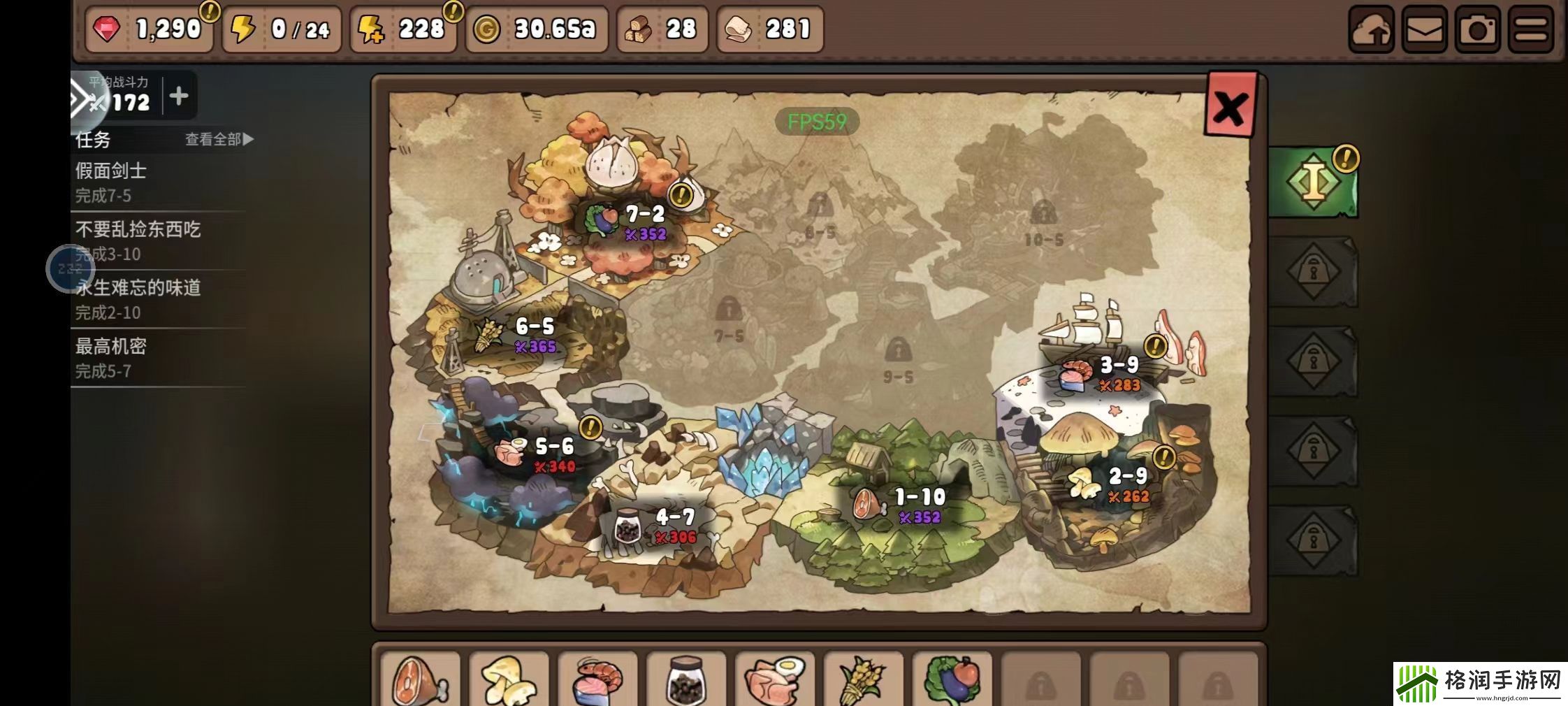Enter stage 1-10 on the map
The width and height of the screenshot is (1568, 706).
click(919, 505)
